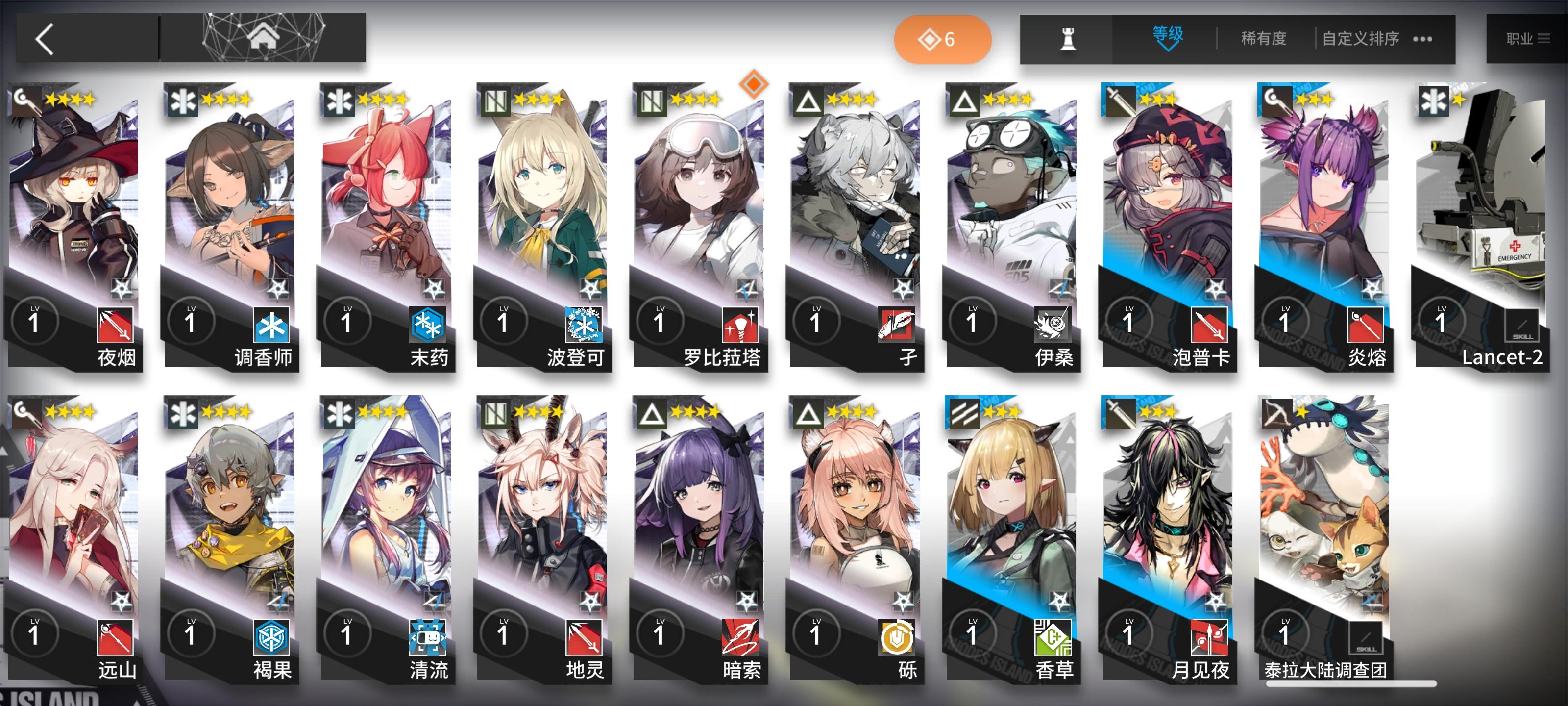
Task: Click the hamburger icon beside 职业
Action: click(x=1544, y=38)
